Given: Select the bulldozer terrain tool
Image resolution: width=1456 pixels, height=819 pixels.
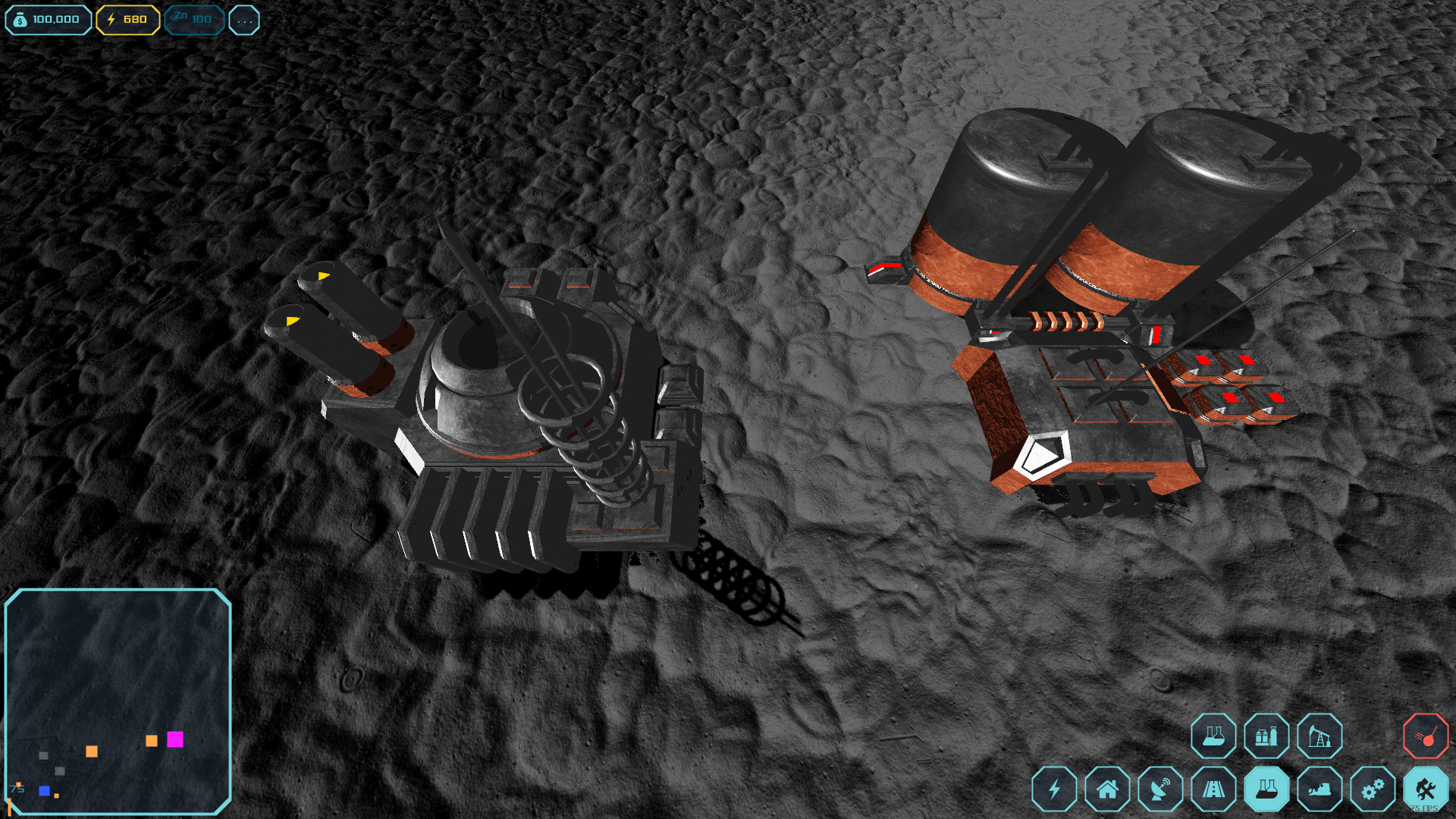Looking at the screenshot, I should tap(1319, 789).
